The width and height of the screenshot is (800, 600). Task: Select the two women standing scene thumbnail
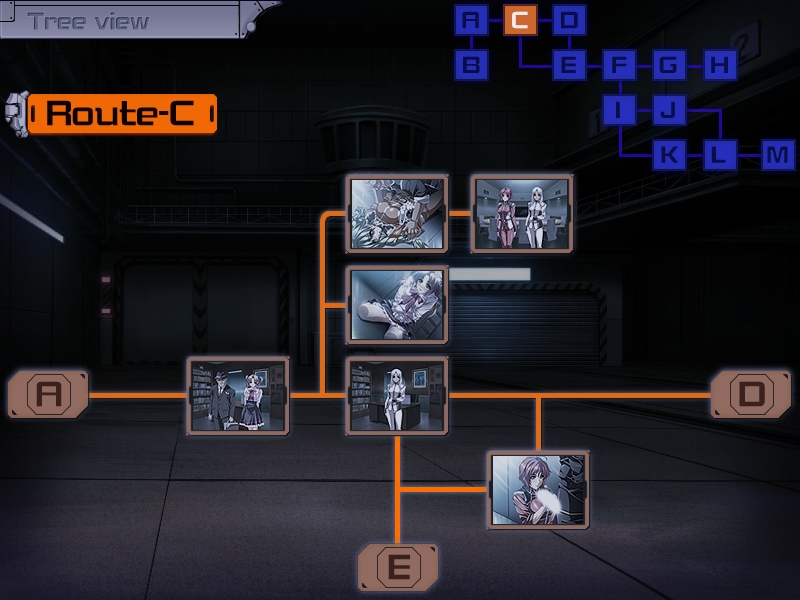[520, 213]
